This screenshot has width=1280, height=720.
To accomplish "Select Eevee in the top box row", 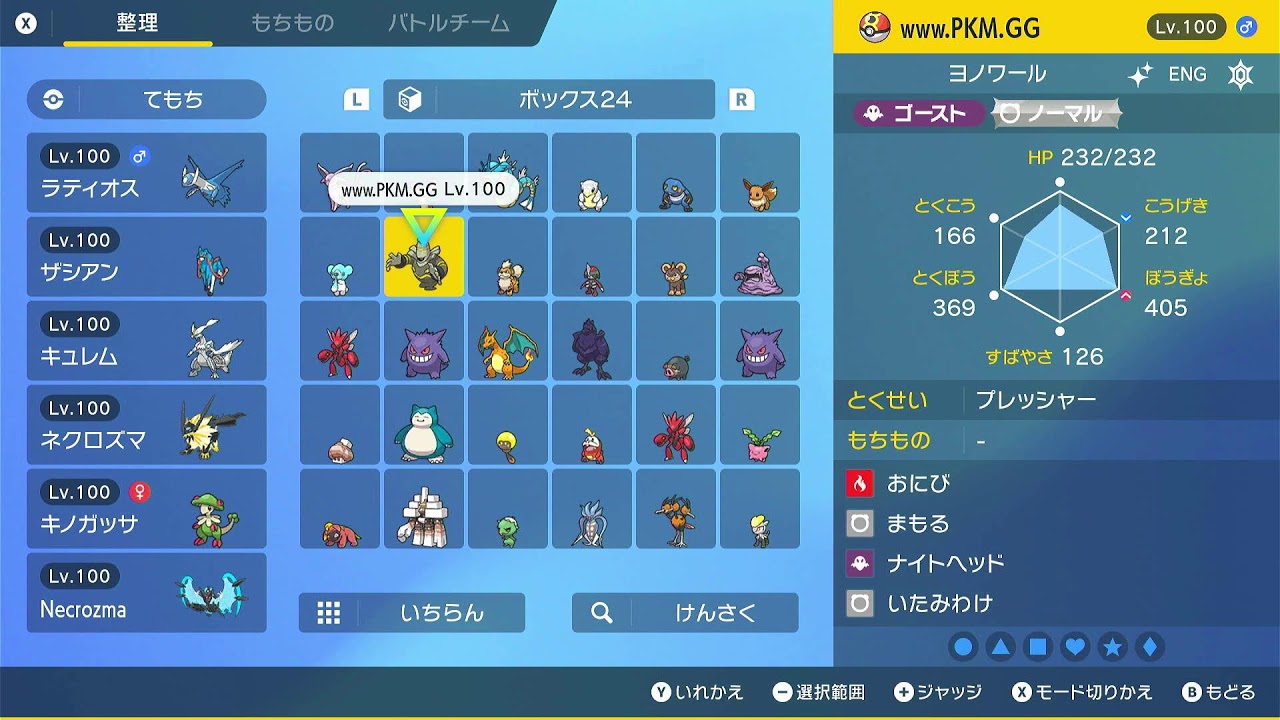I will click(760, 172).
